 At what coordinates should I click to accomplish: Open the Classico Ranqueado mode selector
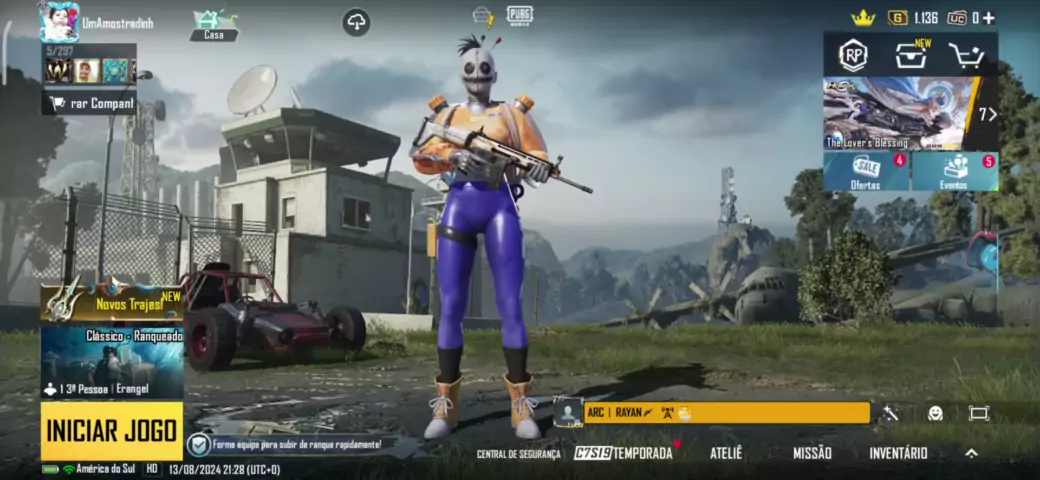pyautogui.click(x=112, y=362)
